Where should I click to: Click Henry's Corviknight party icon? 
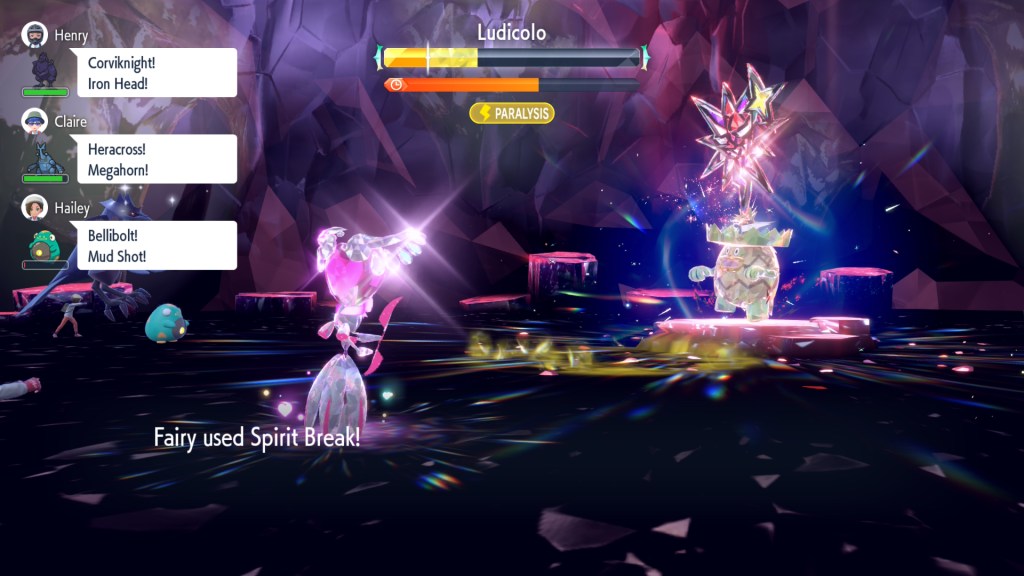tap(45, 68)
